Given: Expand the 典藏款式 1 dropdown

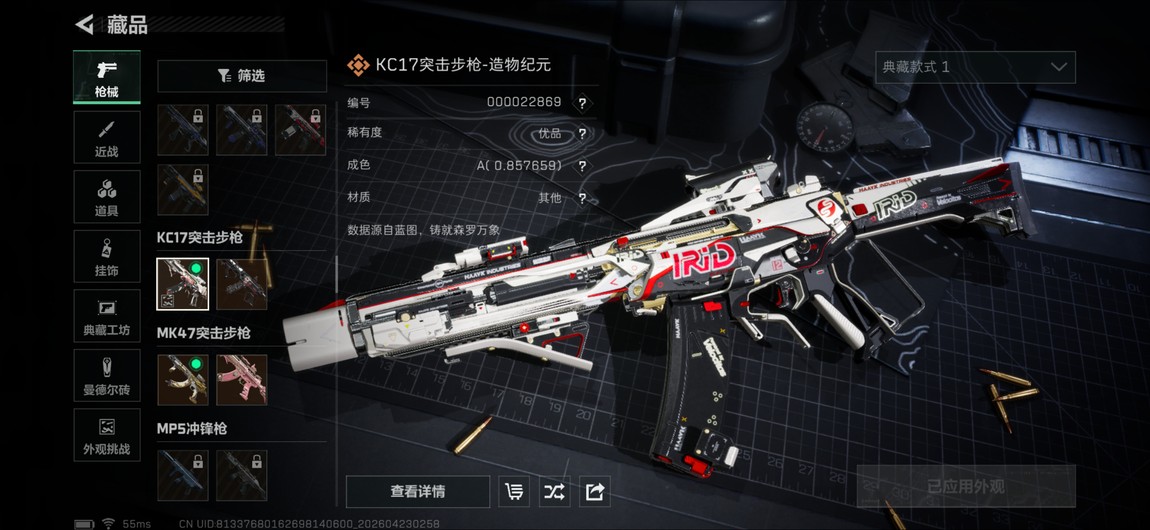Looking at the screenshot, I should [x=975, y=67].
